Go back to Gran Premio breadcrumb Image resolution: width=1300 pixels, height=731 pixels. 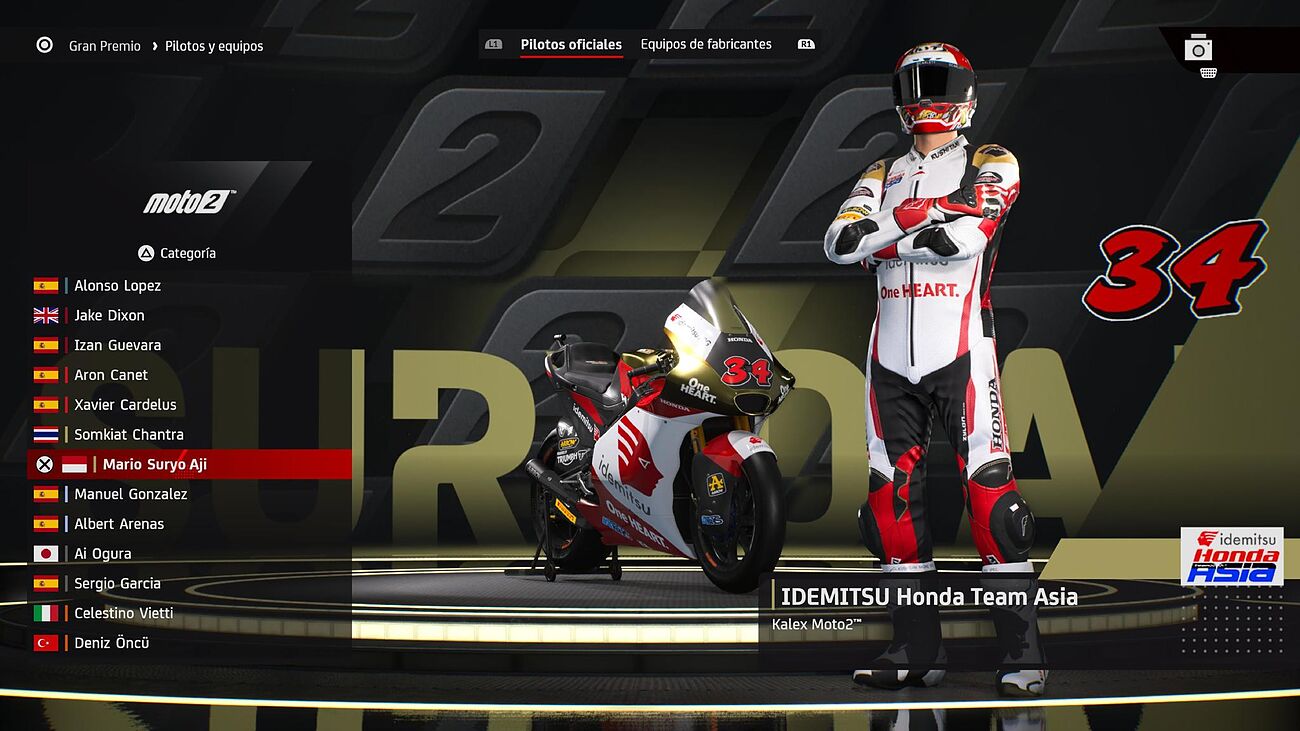click(x=104, y=46)
